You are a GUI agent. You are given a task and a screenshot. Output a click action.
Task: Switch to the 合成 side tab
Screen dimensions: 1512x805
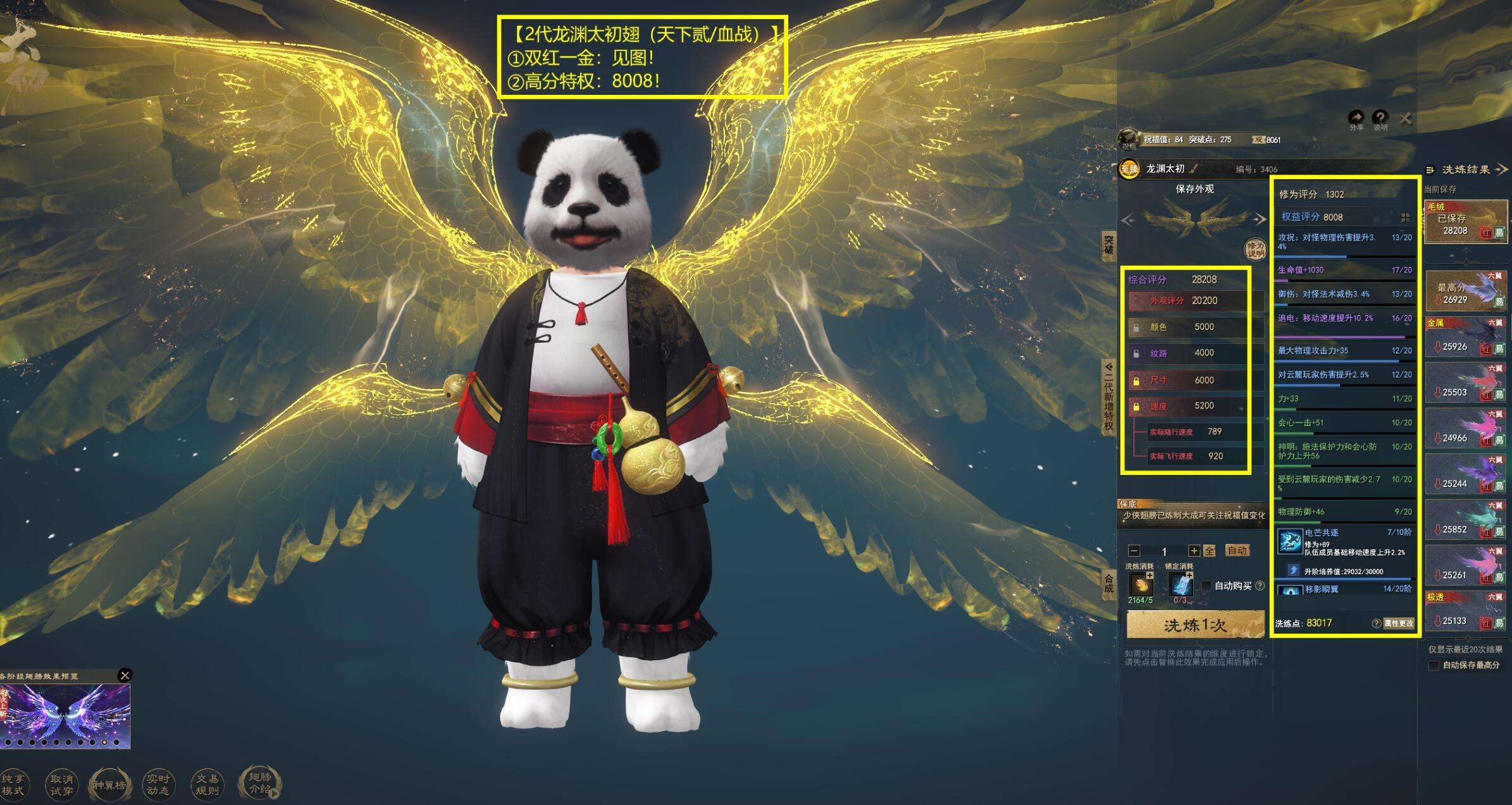[1108, 583]
